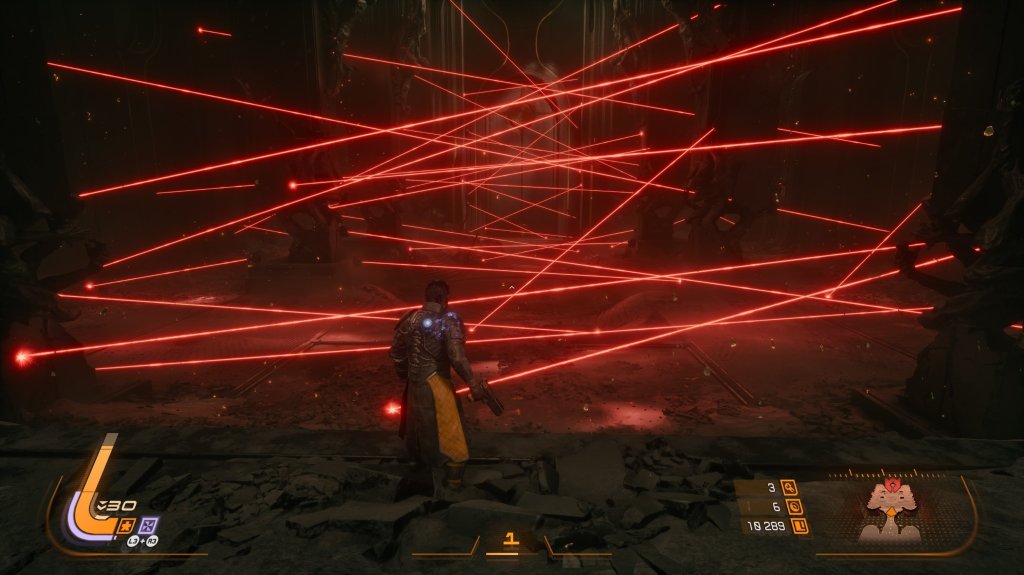Click the key item icon
Image resolution: width=1024 pixels, height=575 pixels.
coord(790,488)
